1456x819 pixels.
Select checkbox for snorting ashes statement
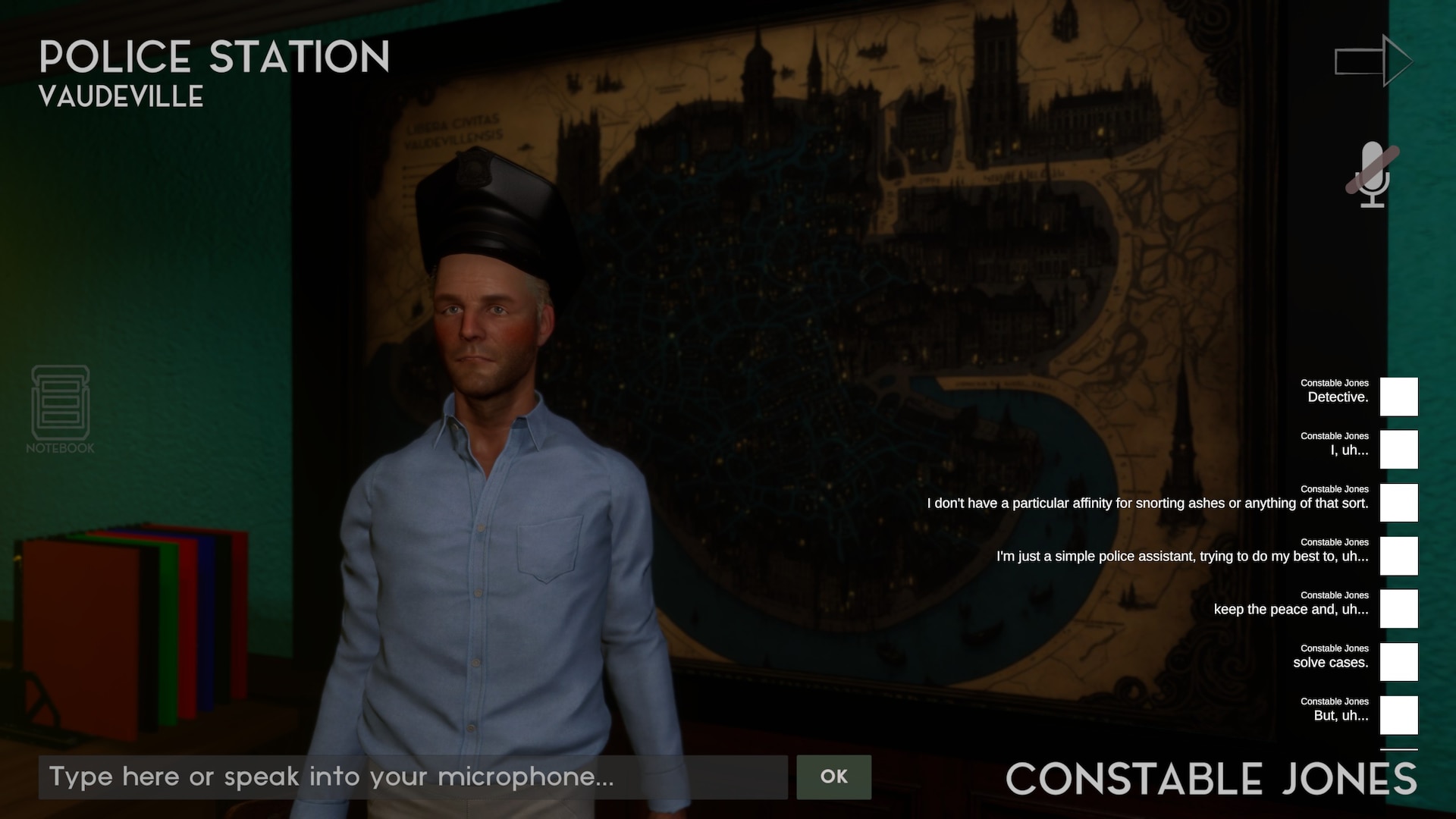tap(1398, 503)
